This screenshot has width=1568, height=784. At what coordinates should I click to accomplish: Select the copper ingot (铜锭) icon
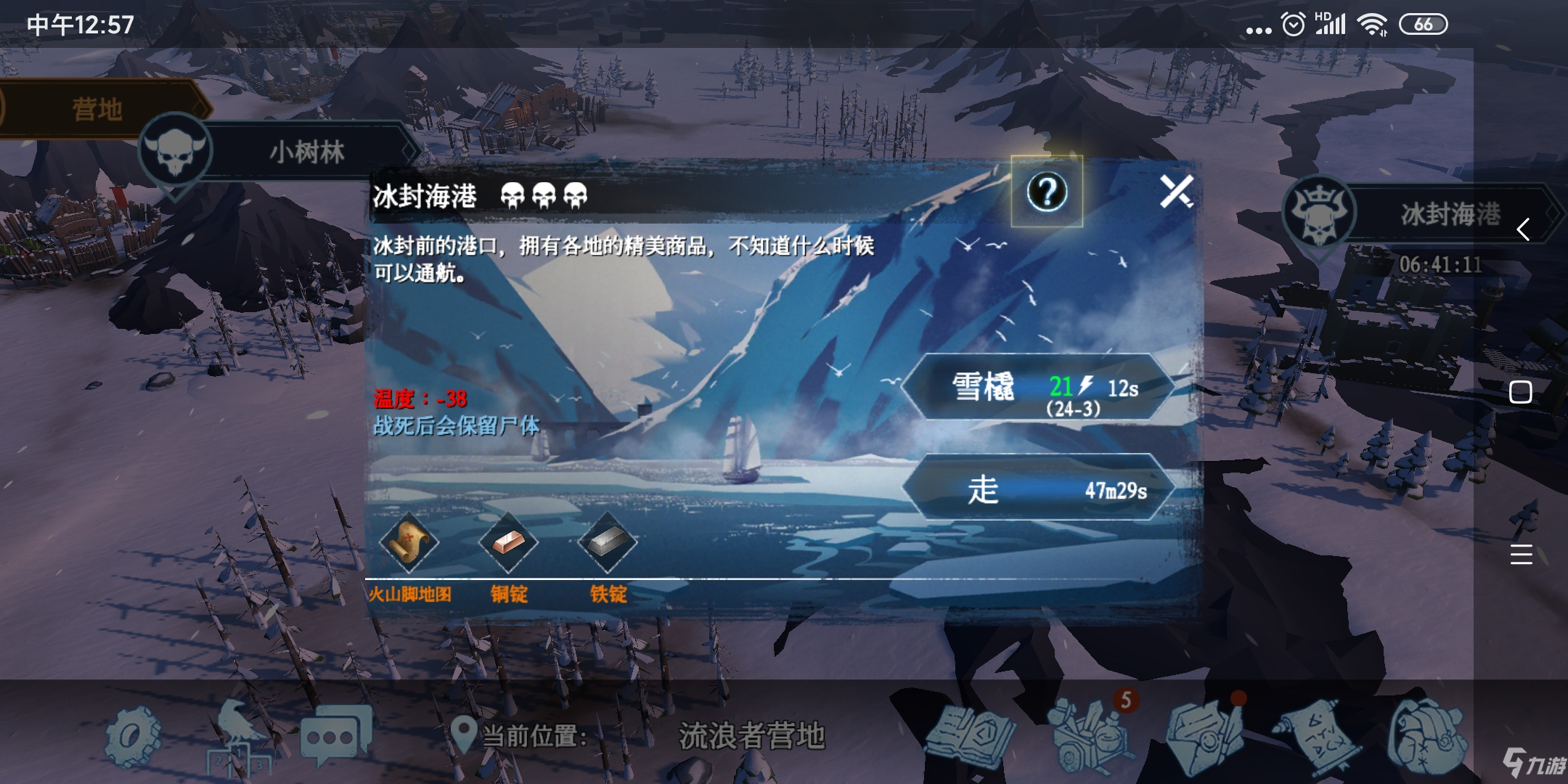click(x=508, y=542)
